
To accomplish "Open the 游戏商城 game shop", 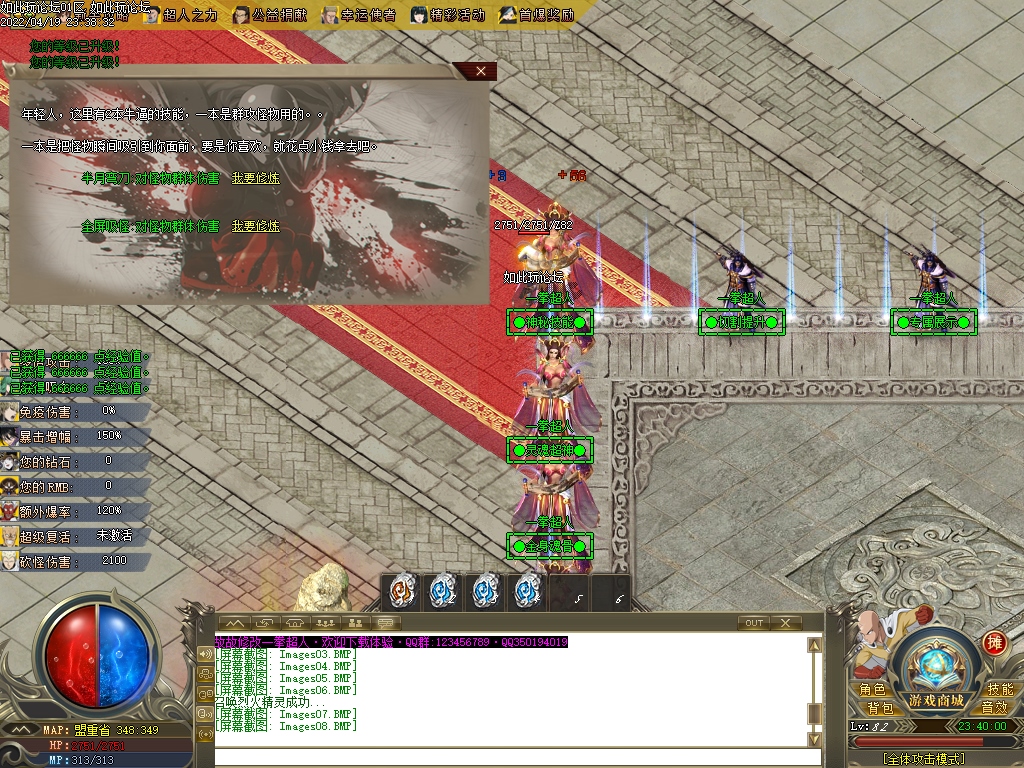I will point(936,699).
